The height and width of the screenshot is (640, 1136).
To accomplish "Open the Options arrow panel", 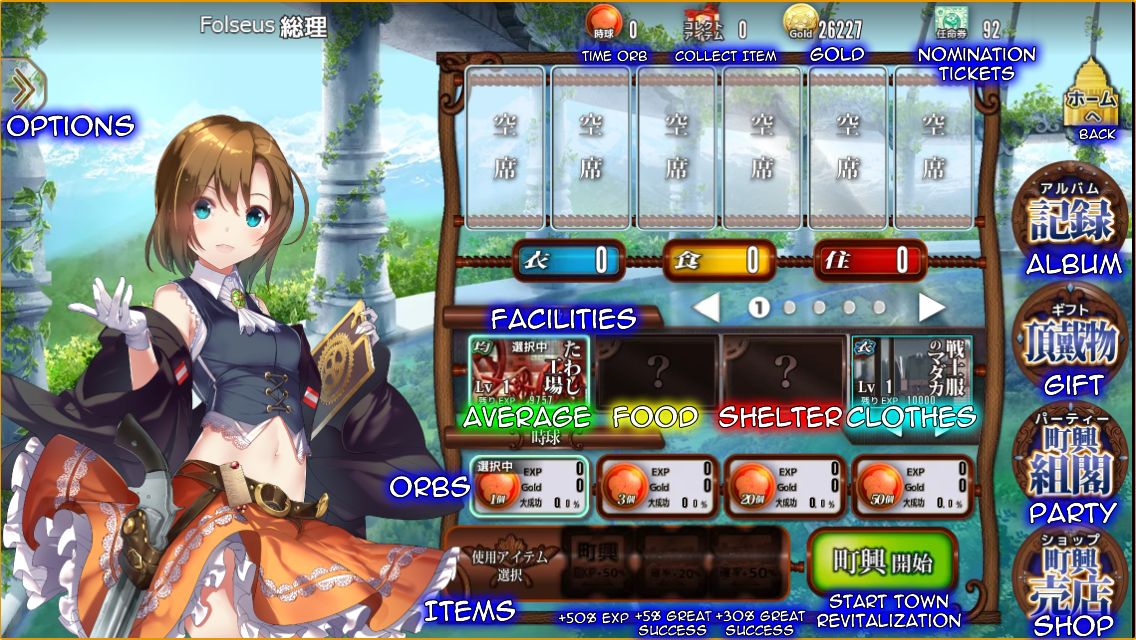I will [x=24, y=88].
